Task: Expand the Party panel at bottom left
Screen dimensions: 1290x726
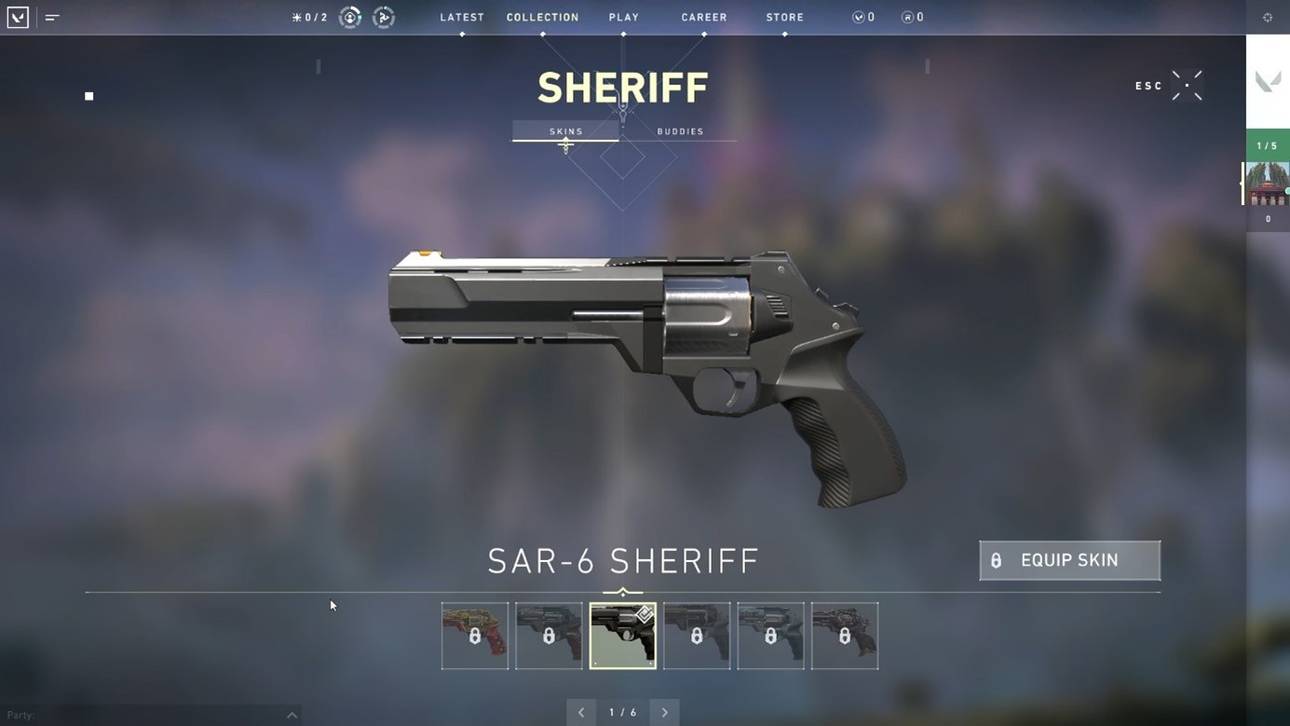Action: point(290,715)
